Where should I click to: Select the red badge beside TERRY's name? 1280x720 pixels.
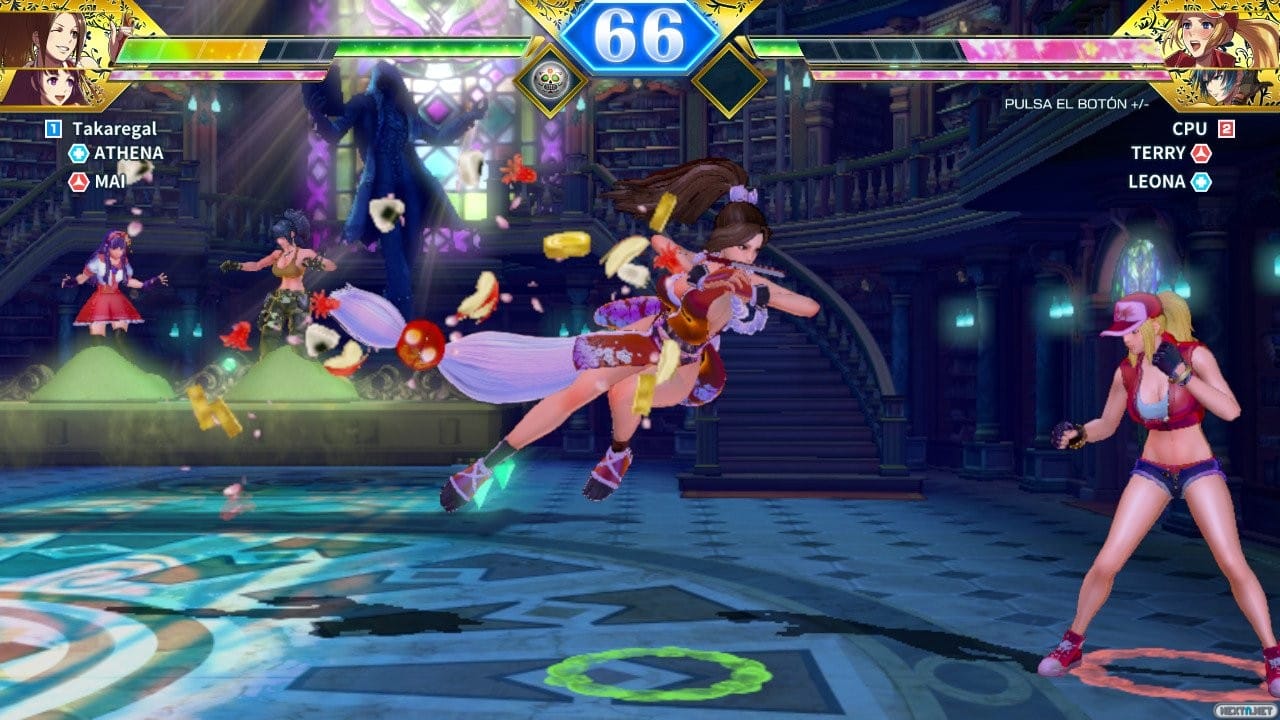tap(1201, 151)
